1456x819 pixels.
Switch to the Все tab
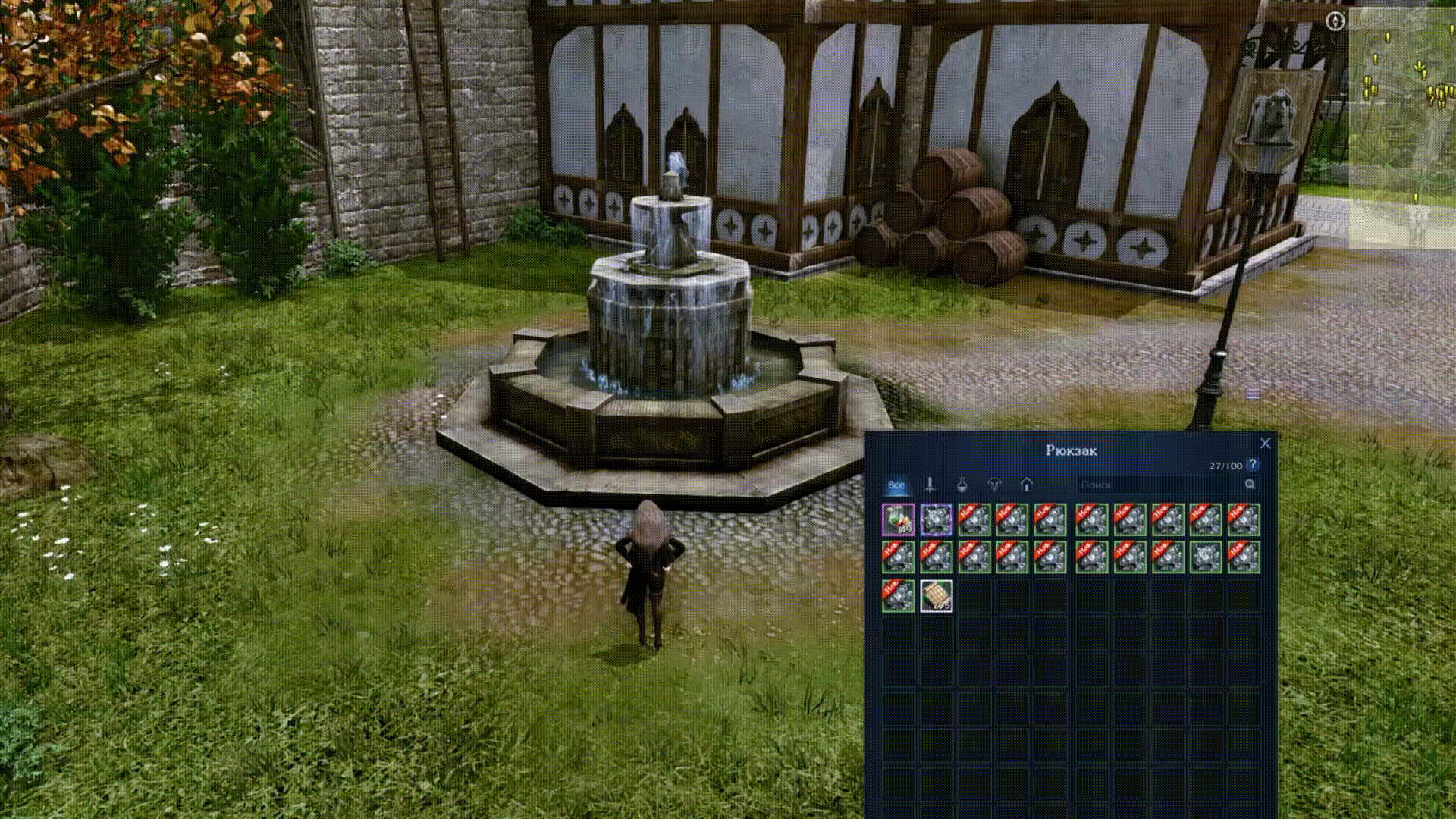[896, 485]
